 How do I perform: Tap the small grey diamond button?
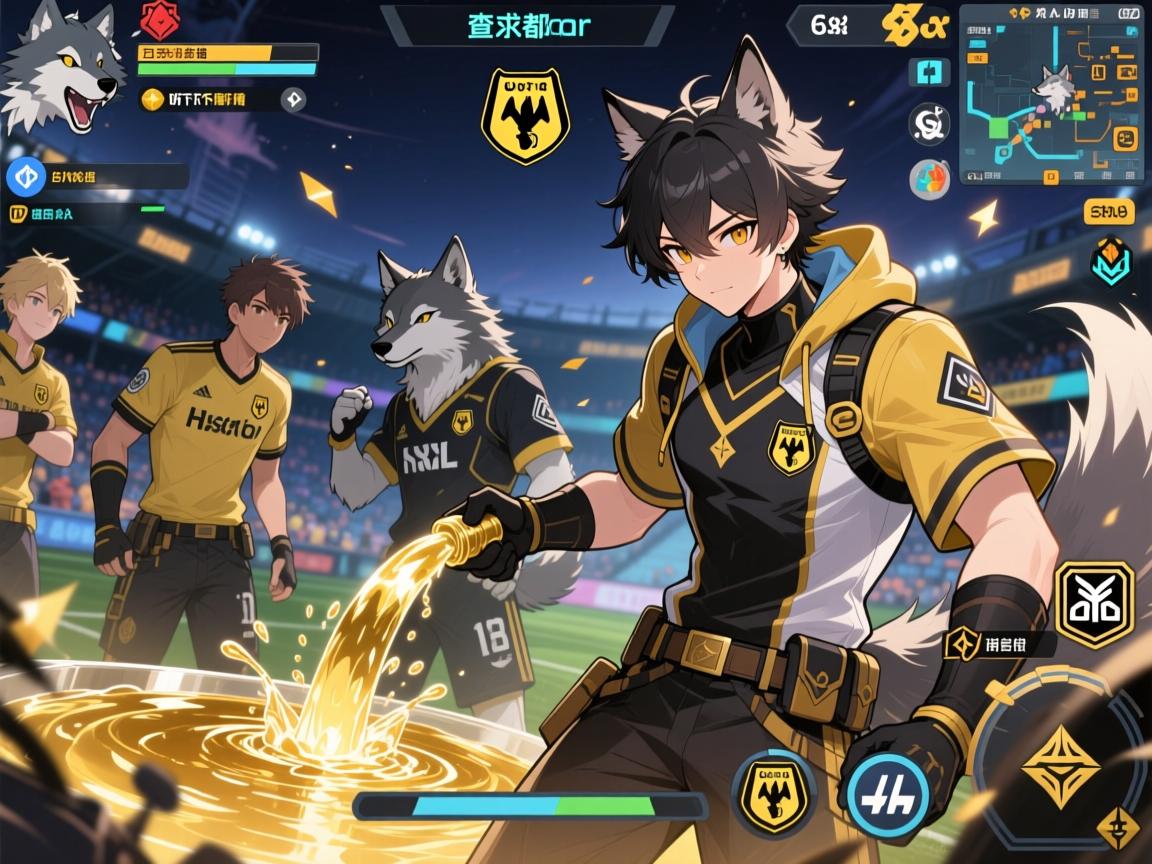coord(294,99)
